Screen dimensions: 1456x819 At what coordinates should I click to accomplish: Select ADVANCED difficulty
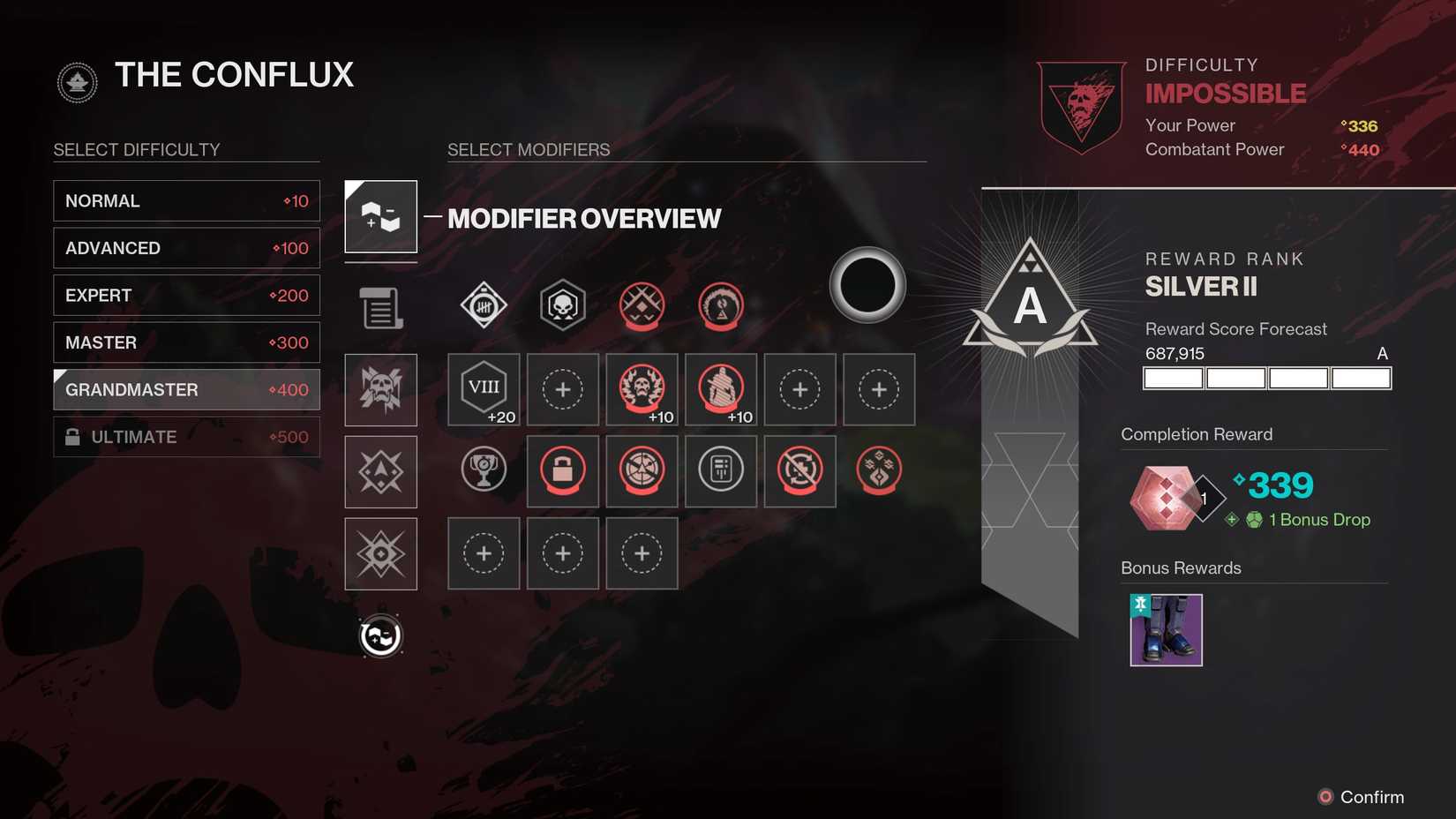(186, 248)
